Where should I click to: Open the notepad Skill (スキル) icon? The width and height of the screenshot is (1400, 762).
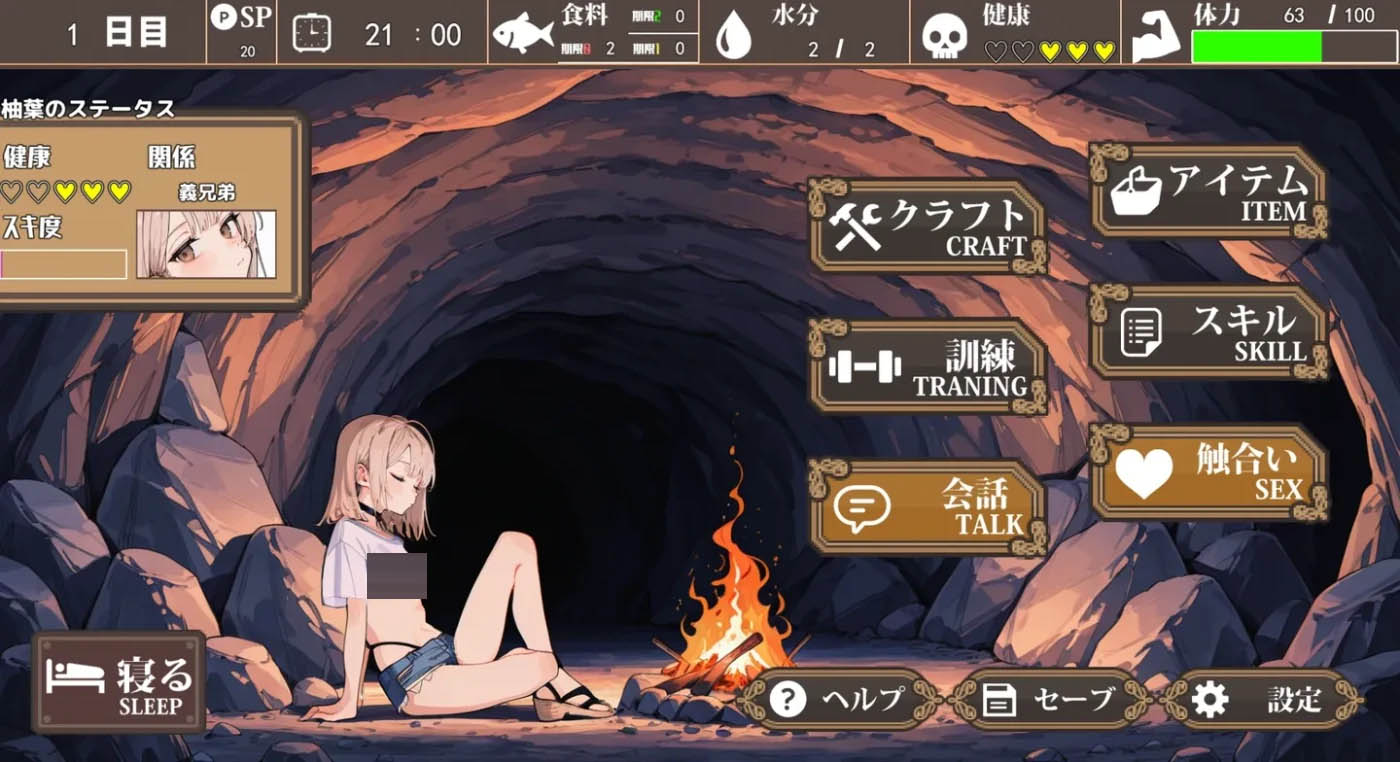coord(1143,330)
